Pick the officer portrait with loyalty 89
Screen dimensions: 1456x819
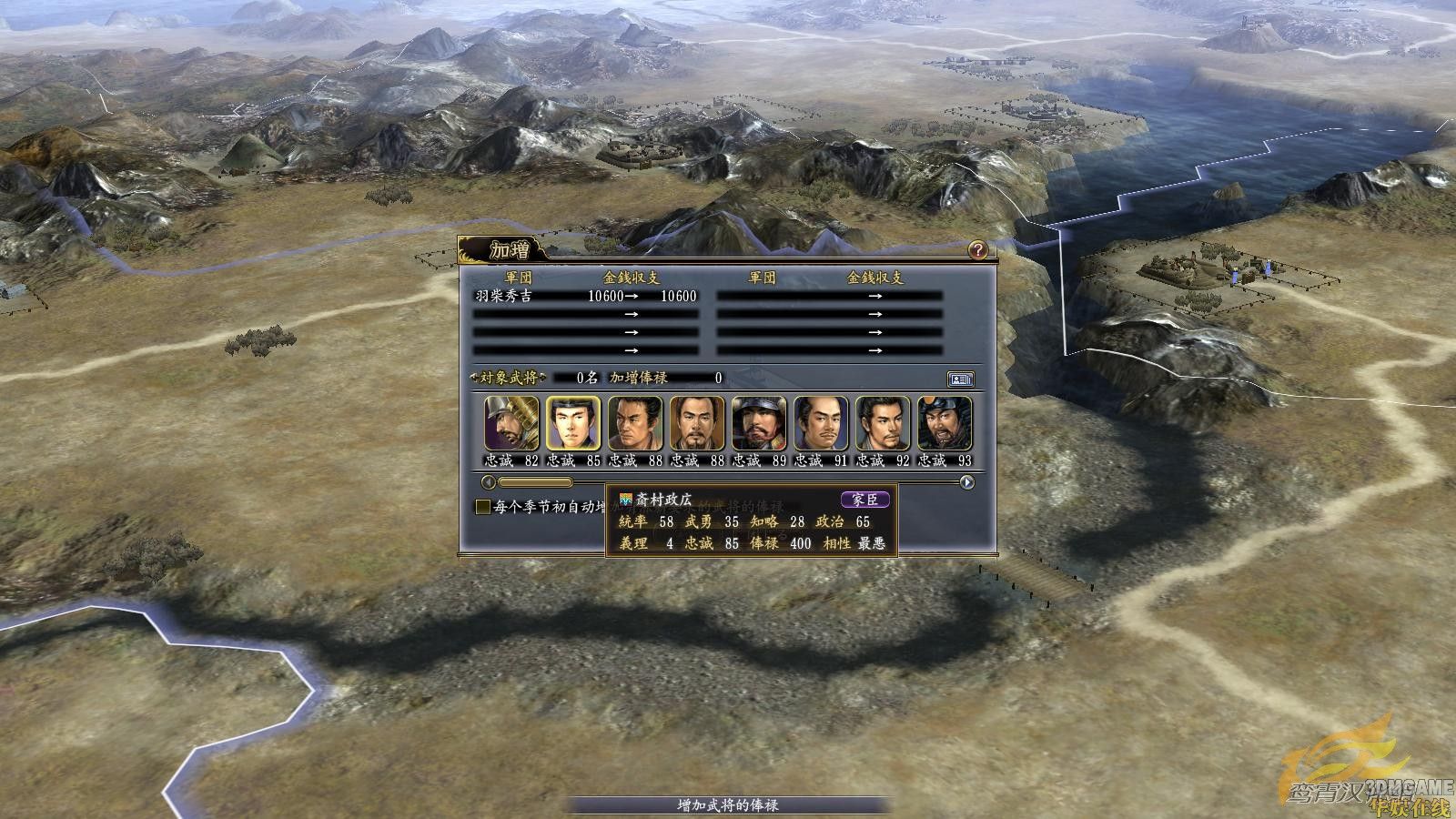point(759,423)
